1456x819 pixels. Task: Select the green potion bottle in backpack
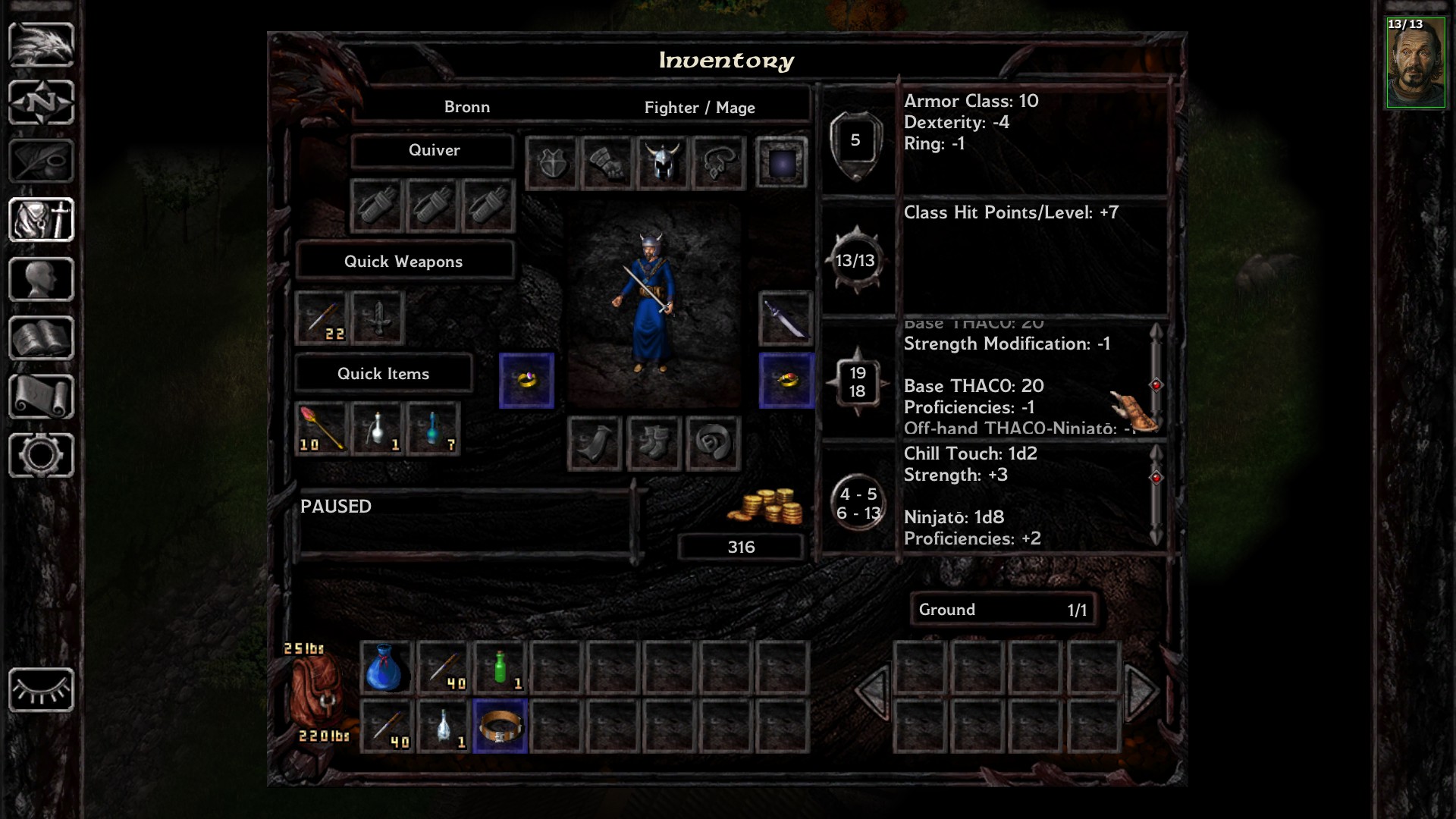point(499,668)
